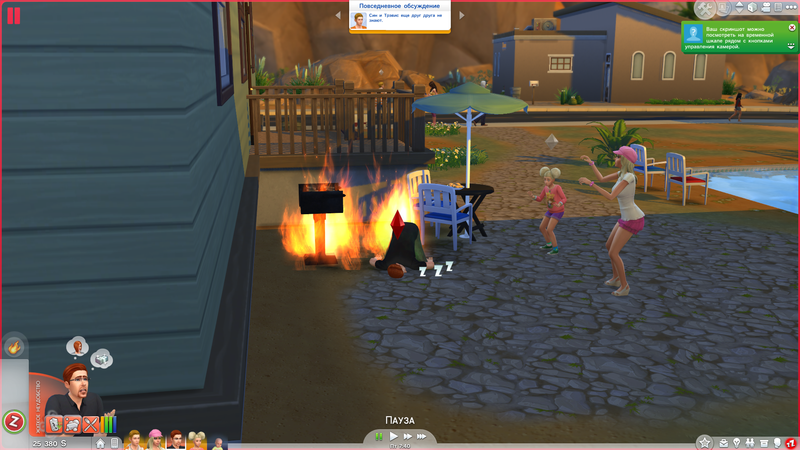
Task: Resume game at normal play speed
Action: pyautogui.click(x=394, y=436)
